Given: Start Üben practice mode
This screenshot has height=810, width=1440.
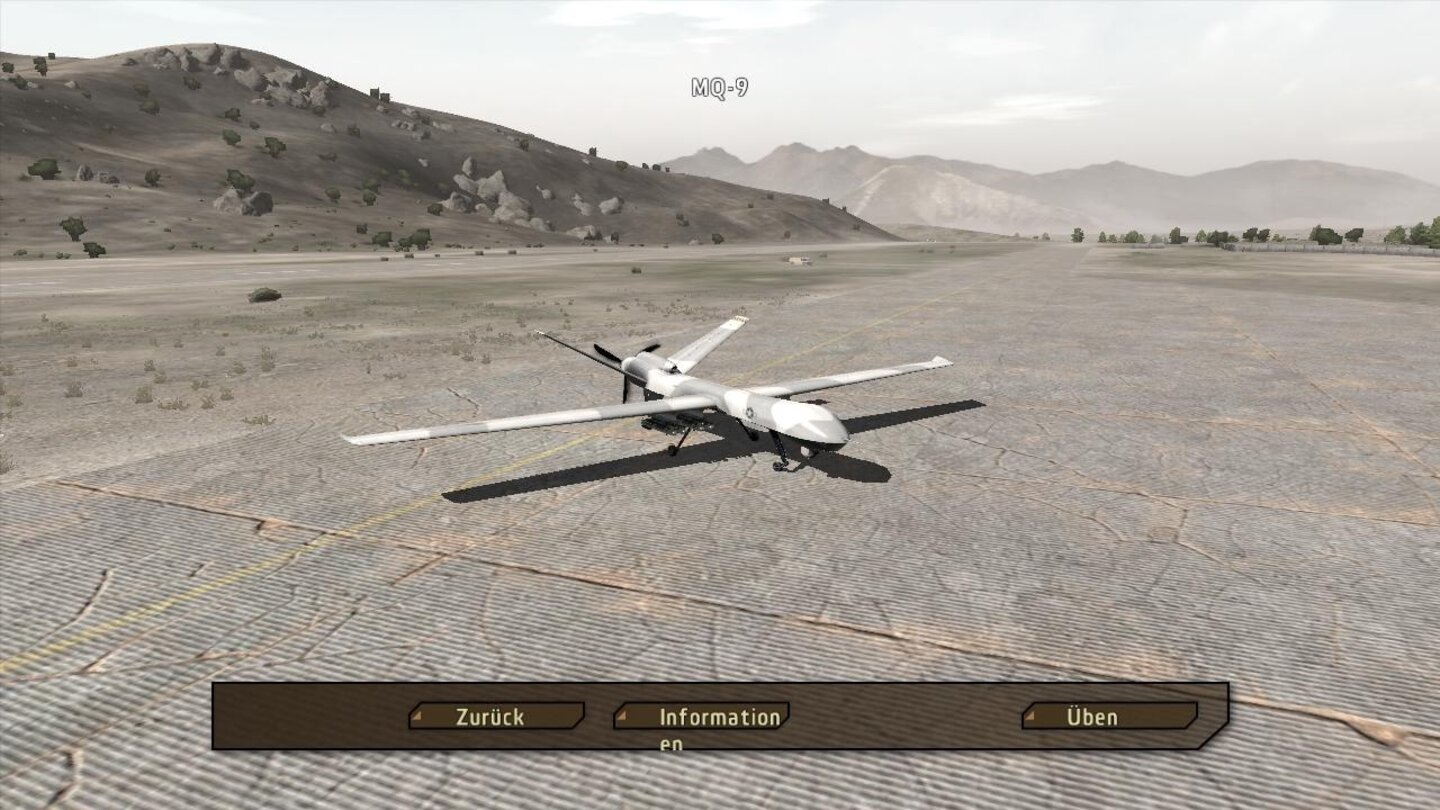Looking at the screenshot, I should (1093, 716).
